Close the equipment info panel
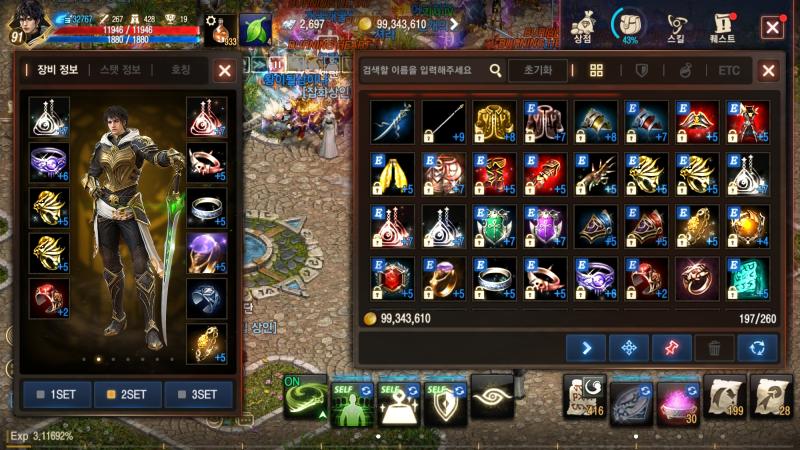800x450 pixels. coord(225,71)
